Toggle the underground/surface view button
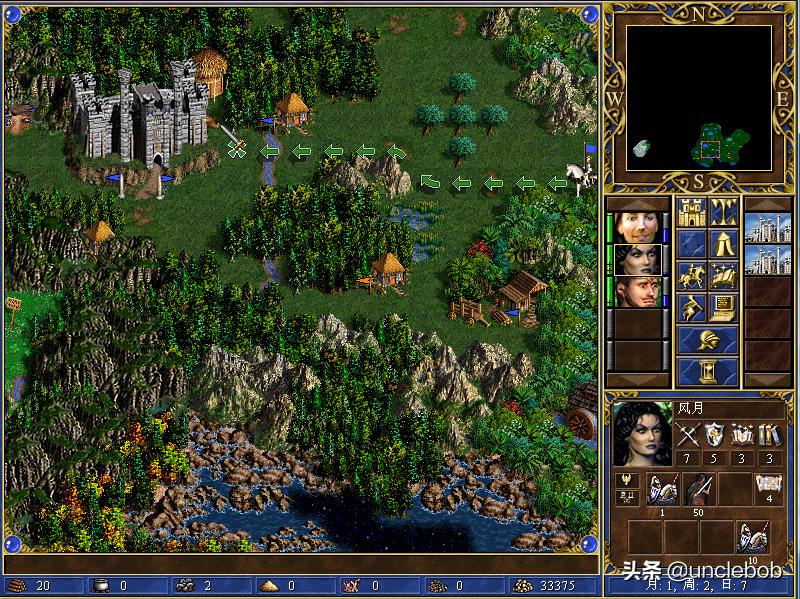Screen dimensions: 800x599 click(723, 211)
